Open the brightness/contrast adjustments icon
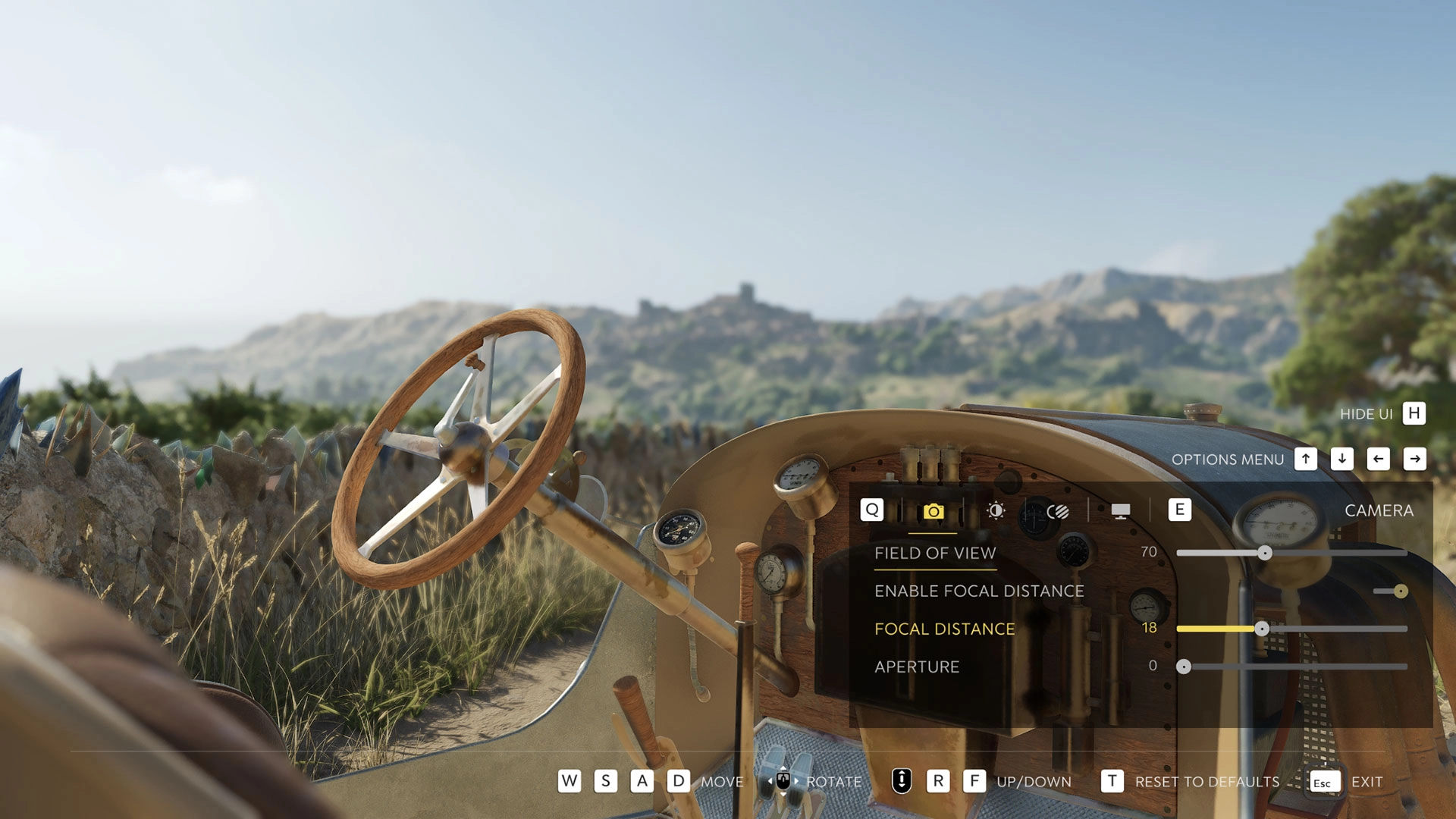The height and width of the screenshot is (819, 1456). (995, 511)
